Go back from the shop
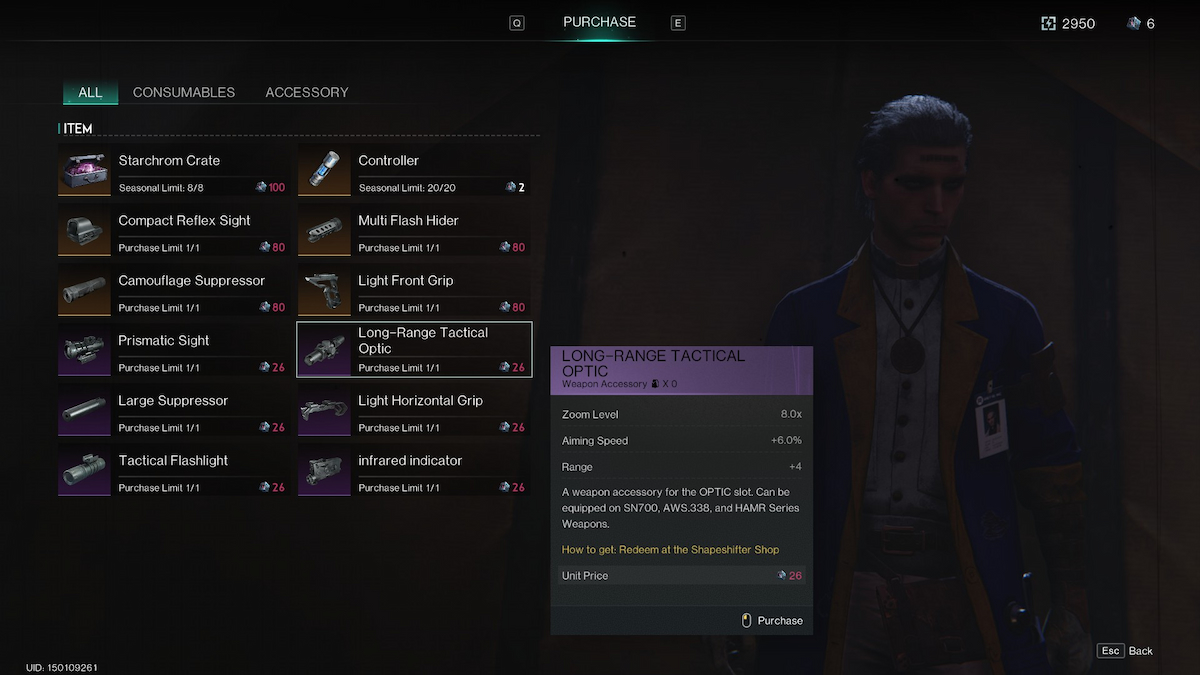 pos(1126,651)
